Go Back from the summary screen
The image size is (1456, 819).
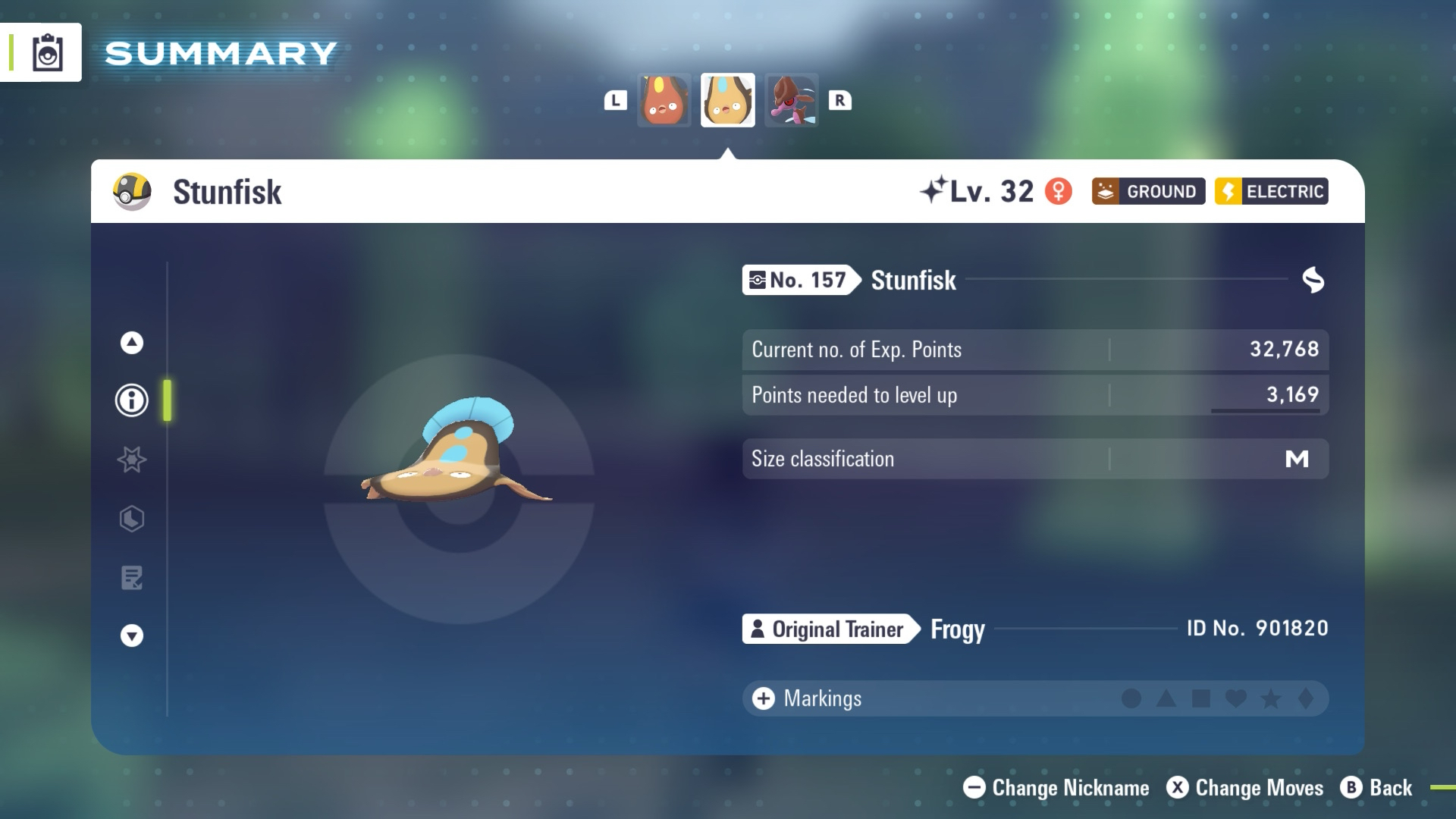[x=1377, y=788]
